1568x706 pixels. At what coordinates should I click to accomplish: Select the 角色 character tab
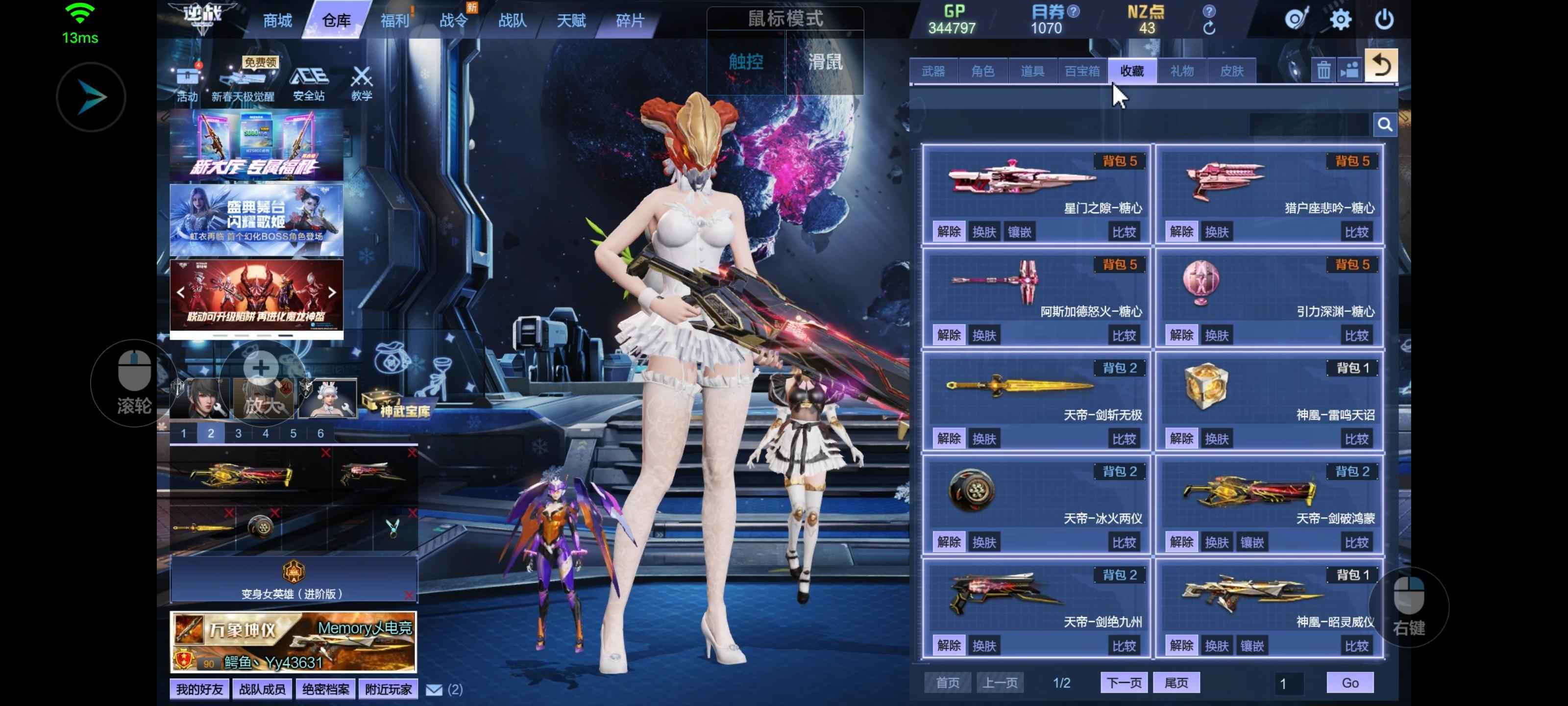[x=982, y=71]
